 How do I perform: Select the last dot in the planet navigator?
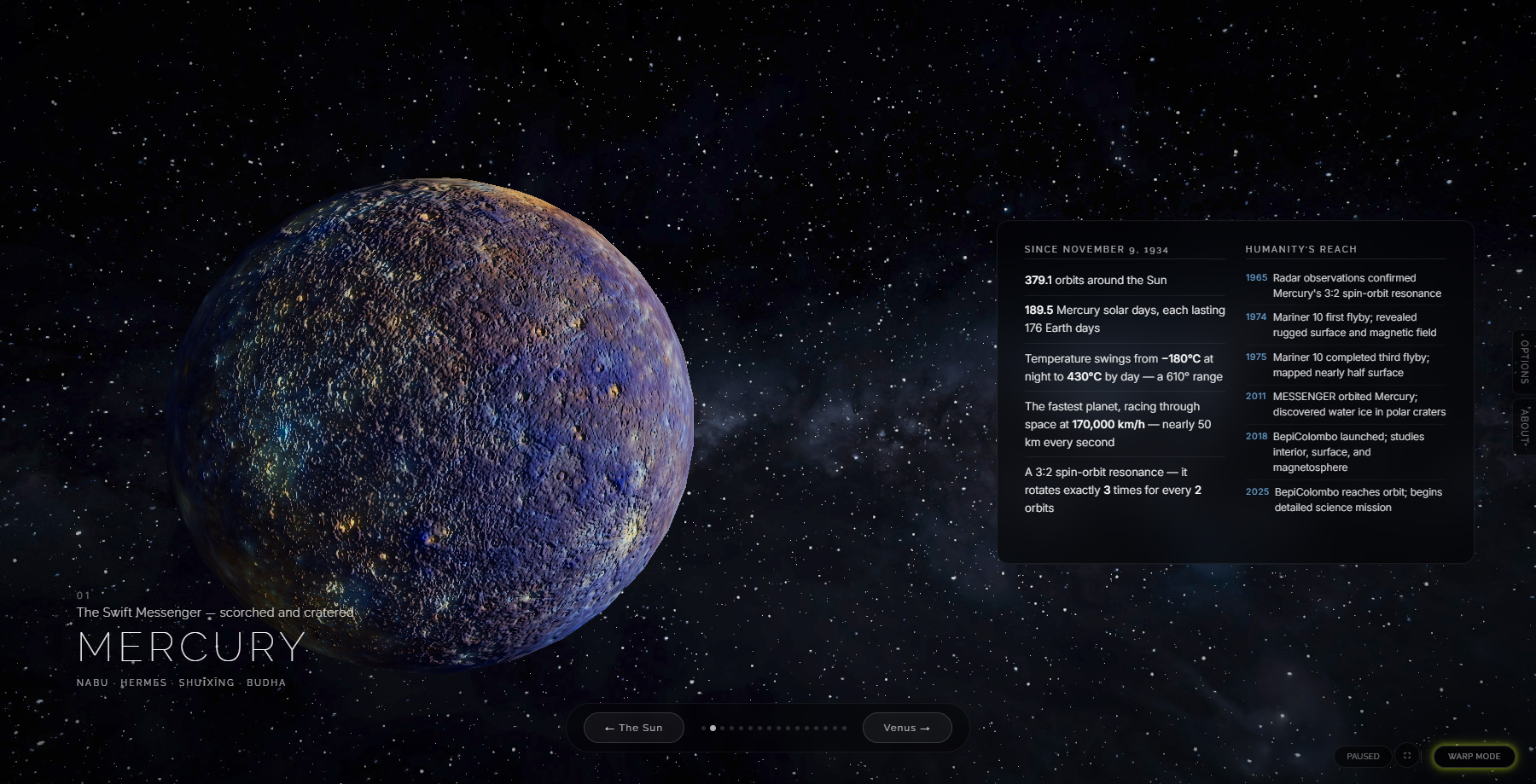(x=843, y=728)
